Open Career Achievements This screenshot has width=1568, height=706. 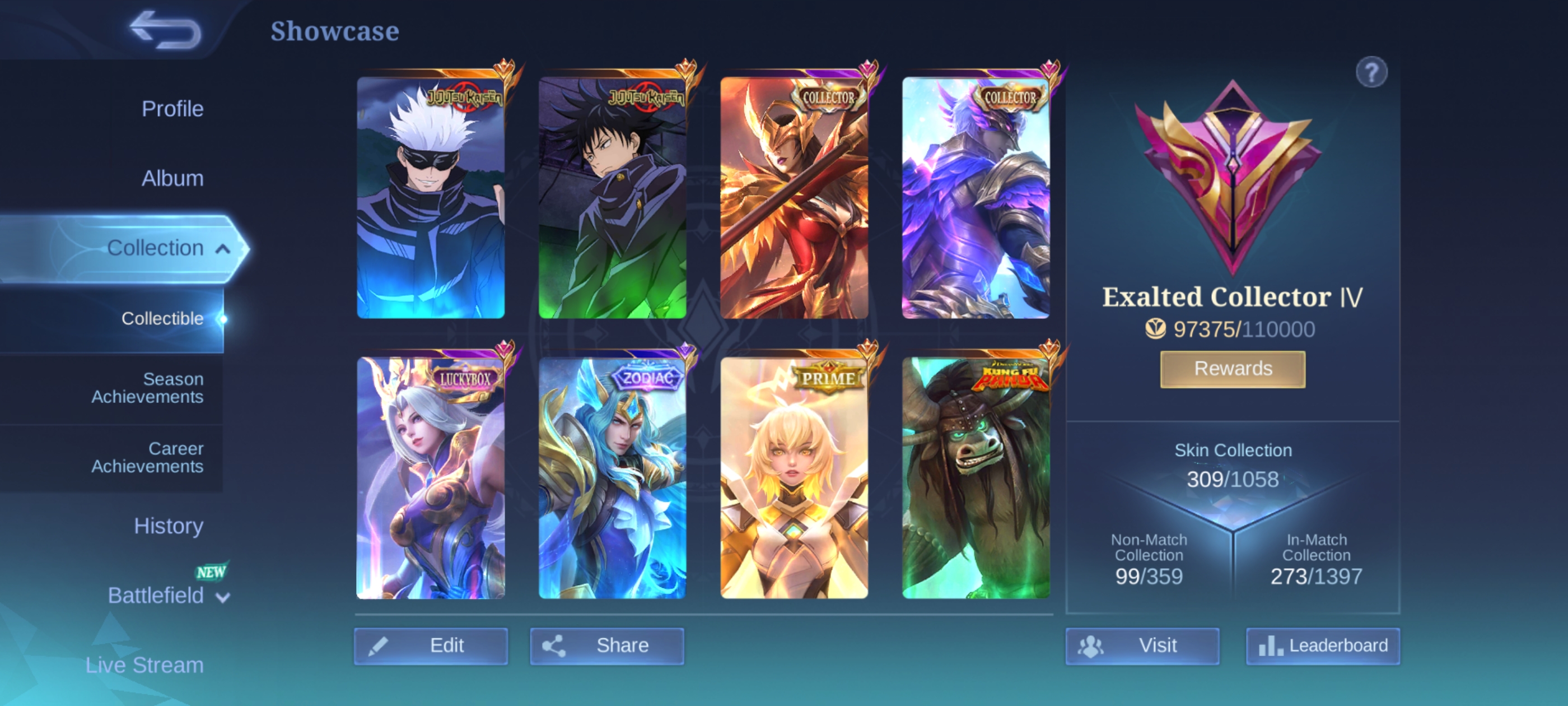click(147, 457)
